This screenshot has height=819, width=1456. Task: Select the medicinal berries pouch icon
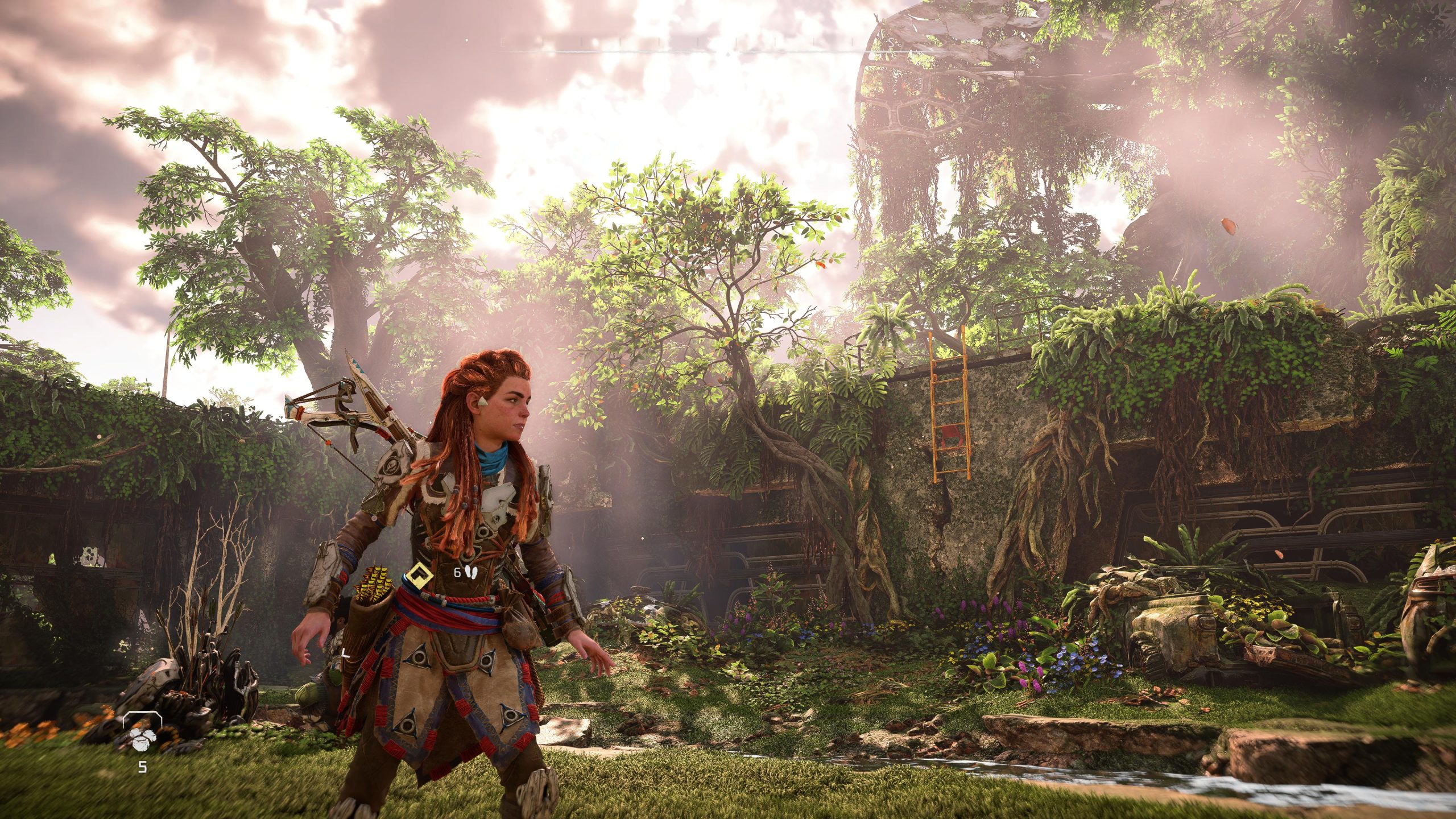(142, 738)
